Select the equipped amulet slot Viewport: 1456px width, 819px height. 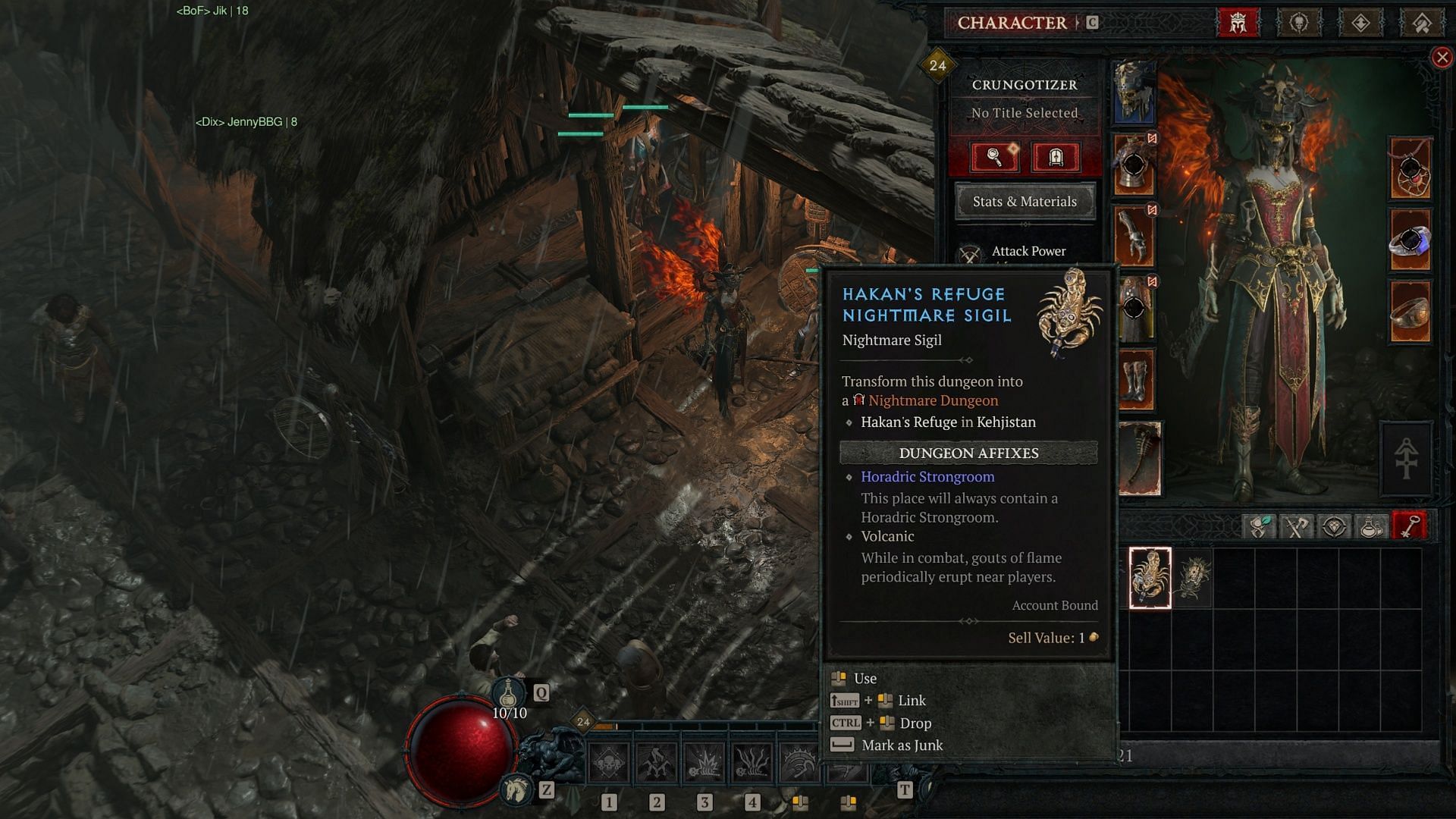click(x=1410, y=168)
